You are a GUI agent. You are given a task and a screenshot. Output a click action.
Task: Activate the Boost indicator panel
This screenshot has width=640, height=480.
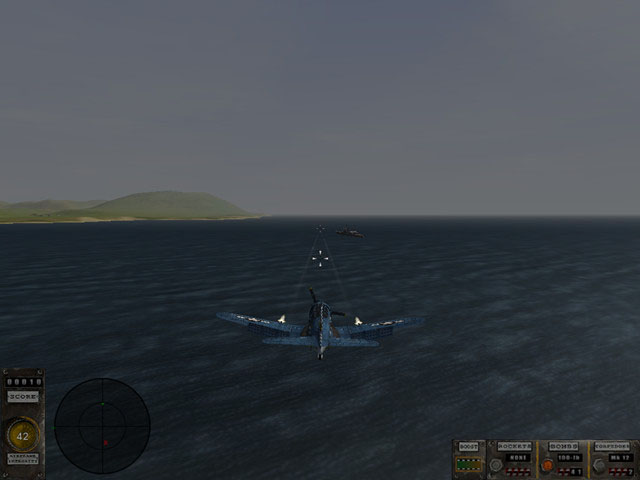pyautogui.click(x=468, y=459)
